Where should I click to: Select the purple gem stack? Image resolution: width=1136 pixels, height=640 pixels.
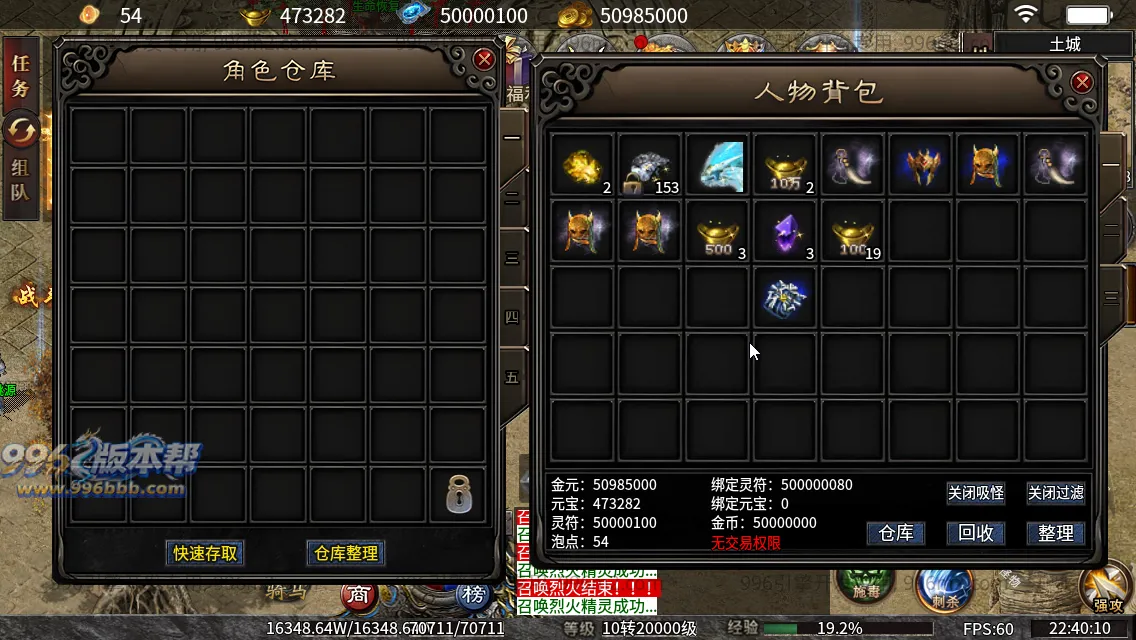coord(785,232)
